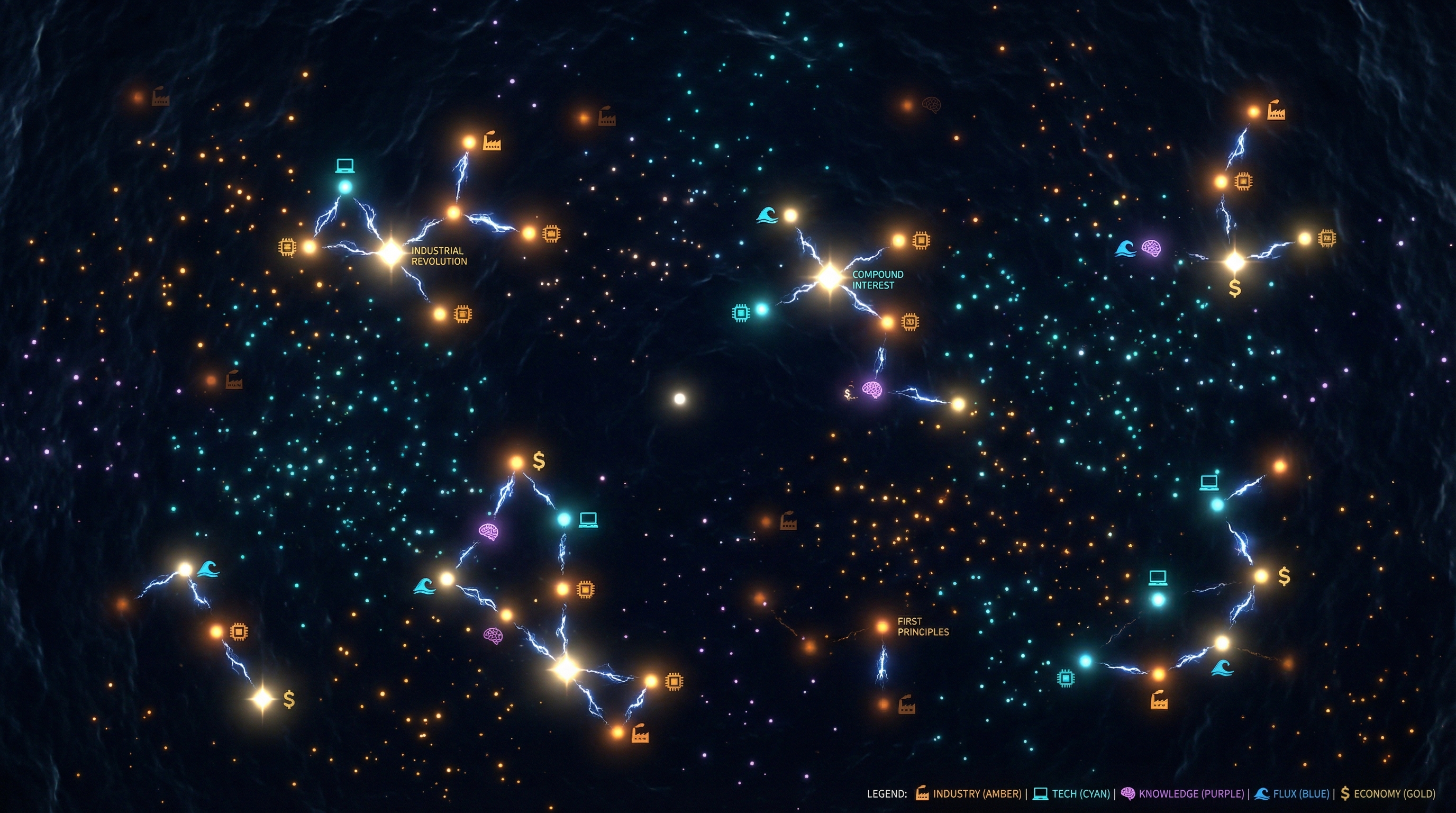Filter by Tech (Cyan) in the legend
The height and width of the screenshot is (813, 1456).
(1072, 794)
